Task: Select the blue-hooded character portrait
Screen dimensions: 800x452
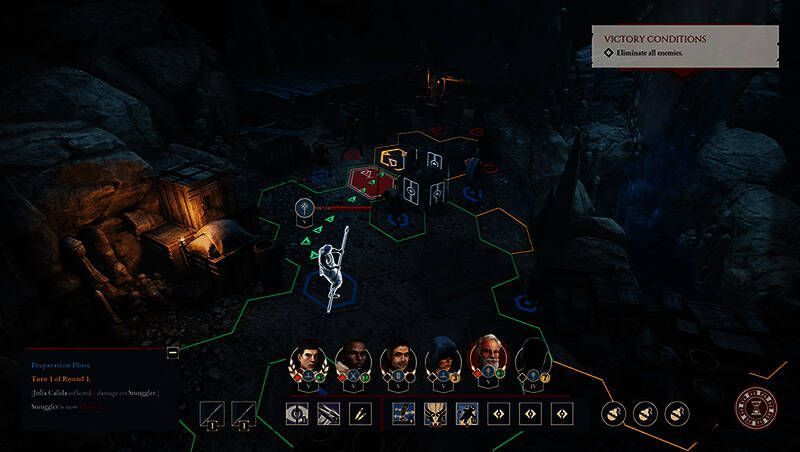Action: (443, 361)
